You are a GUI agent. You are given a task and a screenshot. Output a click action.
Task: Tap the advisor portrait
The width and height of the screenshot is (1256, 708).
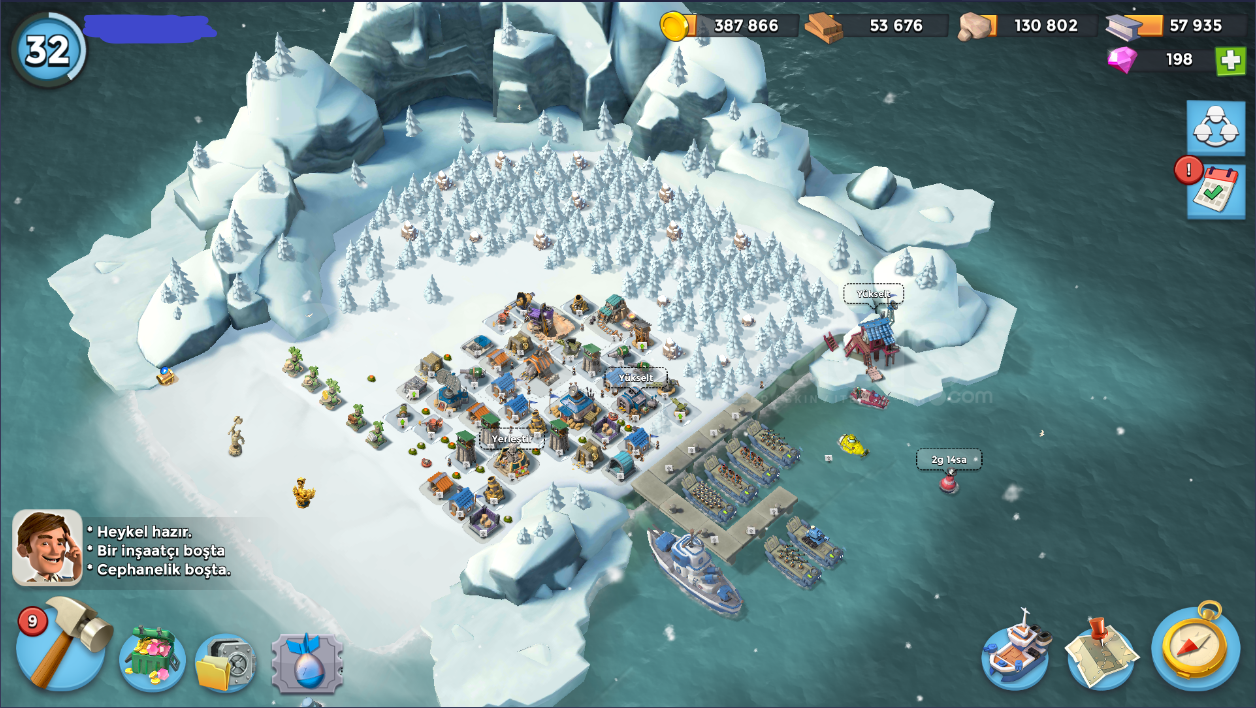(47, 547)
